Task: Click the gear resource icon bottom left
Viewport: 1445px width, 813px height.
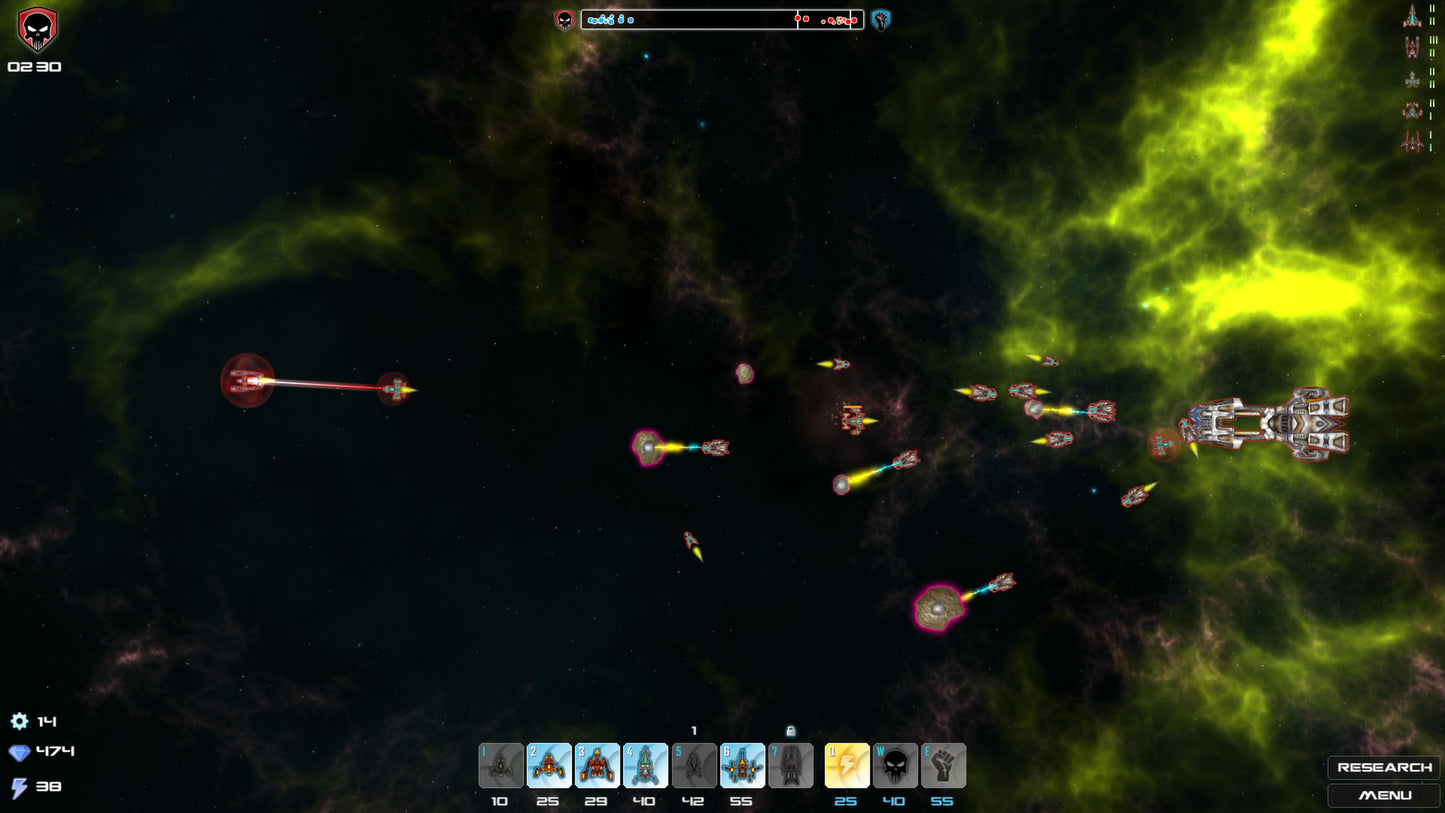Action: pyautogui.click(x=20, y=721)
